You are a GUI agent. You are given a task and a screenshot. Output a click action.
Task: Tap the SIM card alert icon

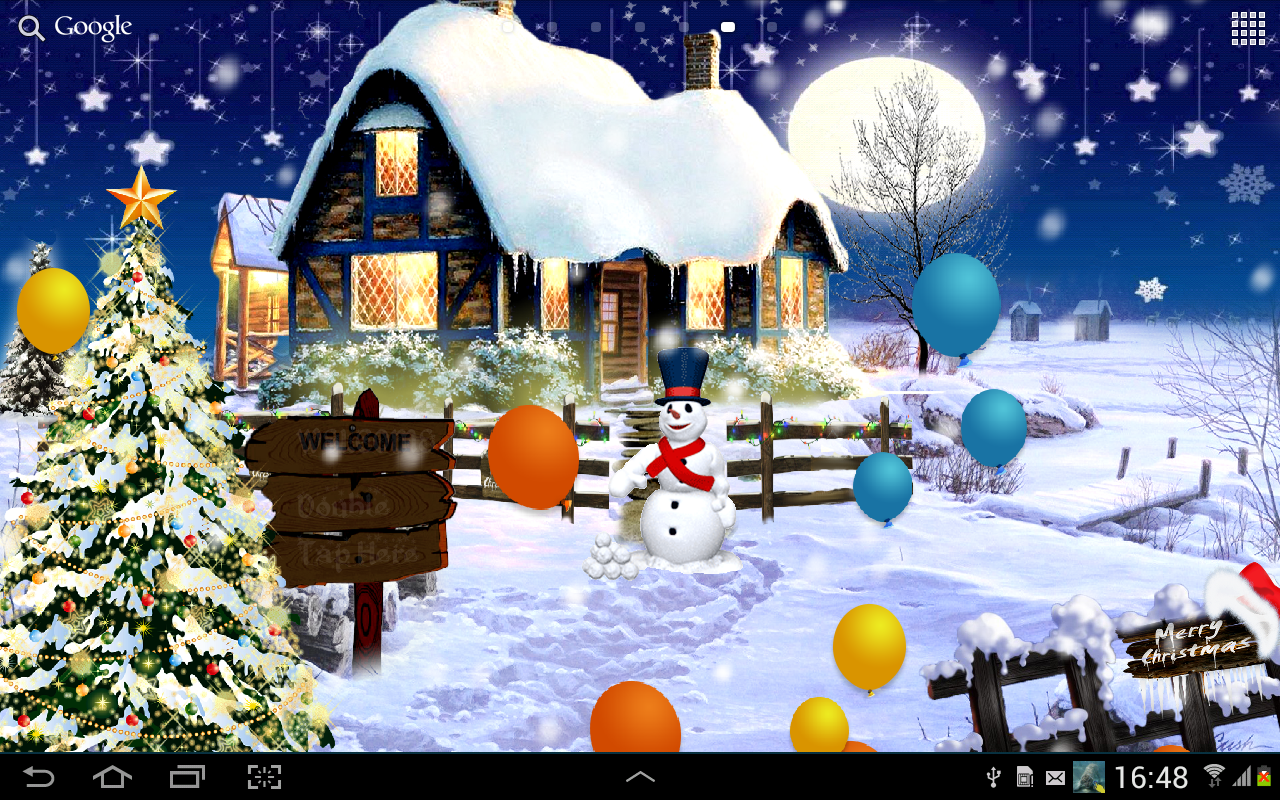1024,779
